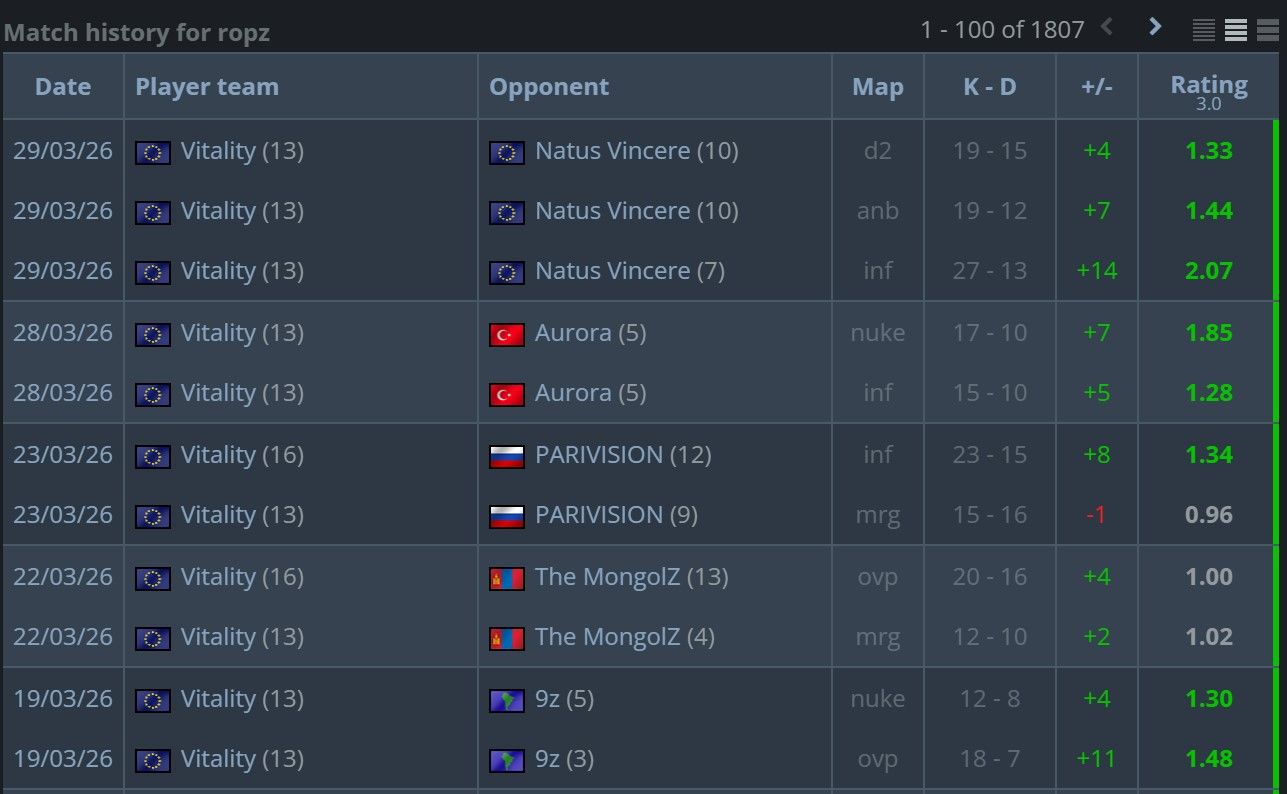Go to the next page of match results
1287x794 pixels.
tap(1155, 28)
